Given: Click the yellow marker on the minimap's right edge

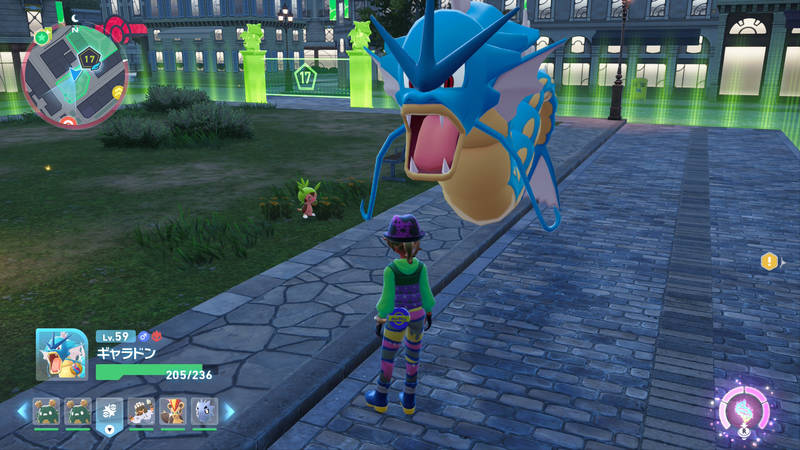Looking at the screenshot, I should pos(118,91).
